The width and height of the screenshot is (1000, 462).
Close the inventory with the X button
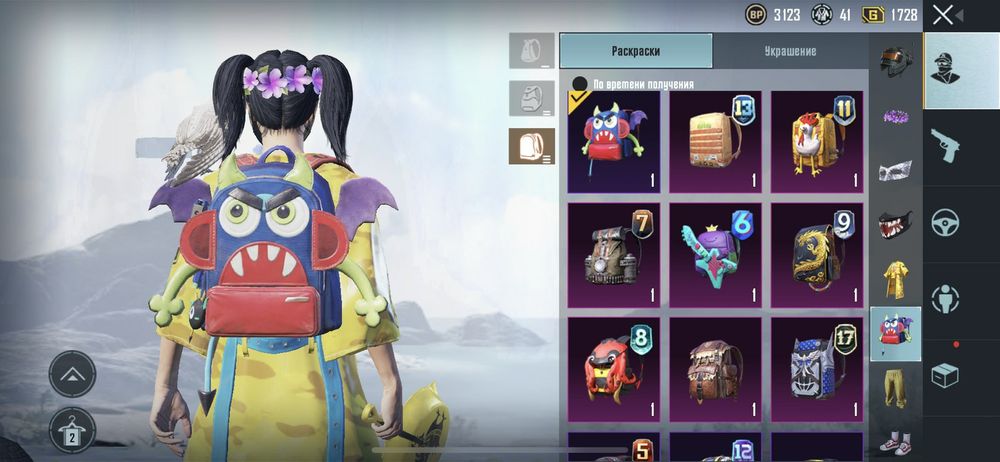coord(943,15)
